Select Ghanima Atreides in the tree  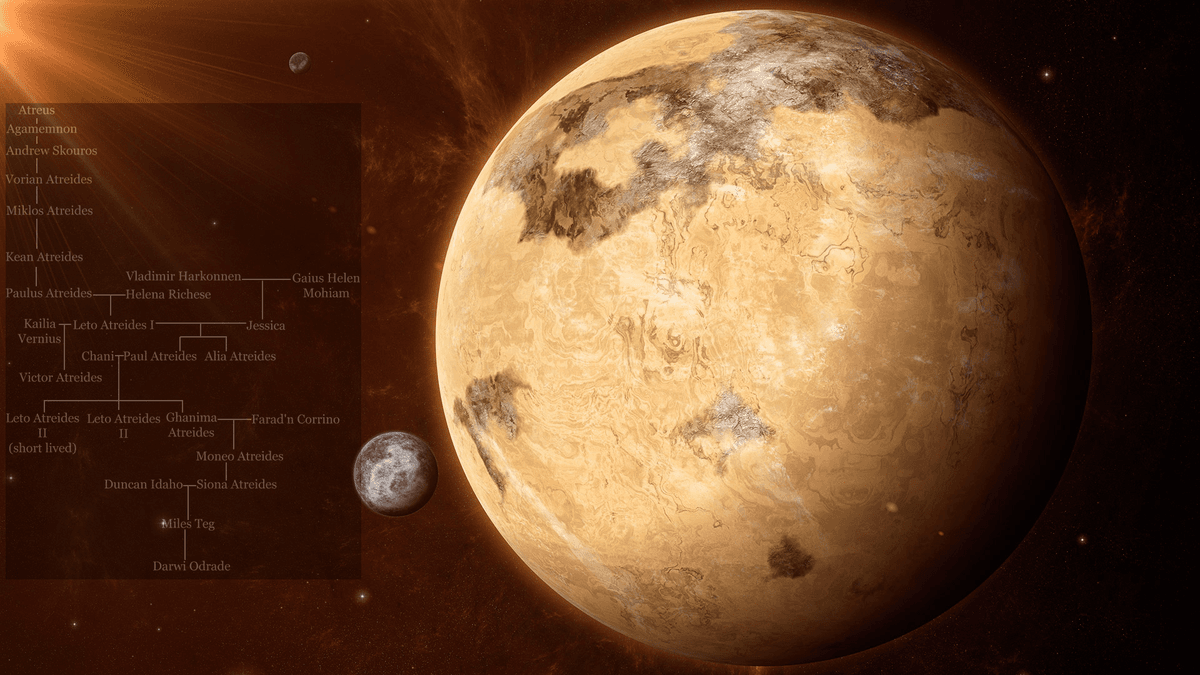(x=191, y=425)
